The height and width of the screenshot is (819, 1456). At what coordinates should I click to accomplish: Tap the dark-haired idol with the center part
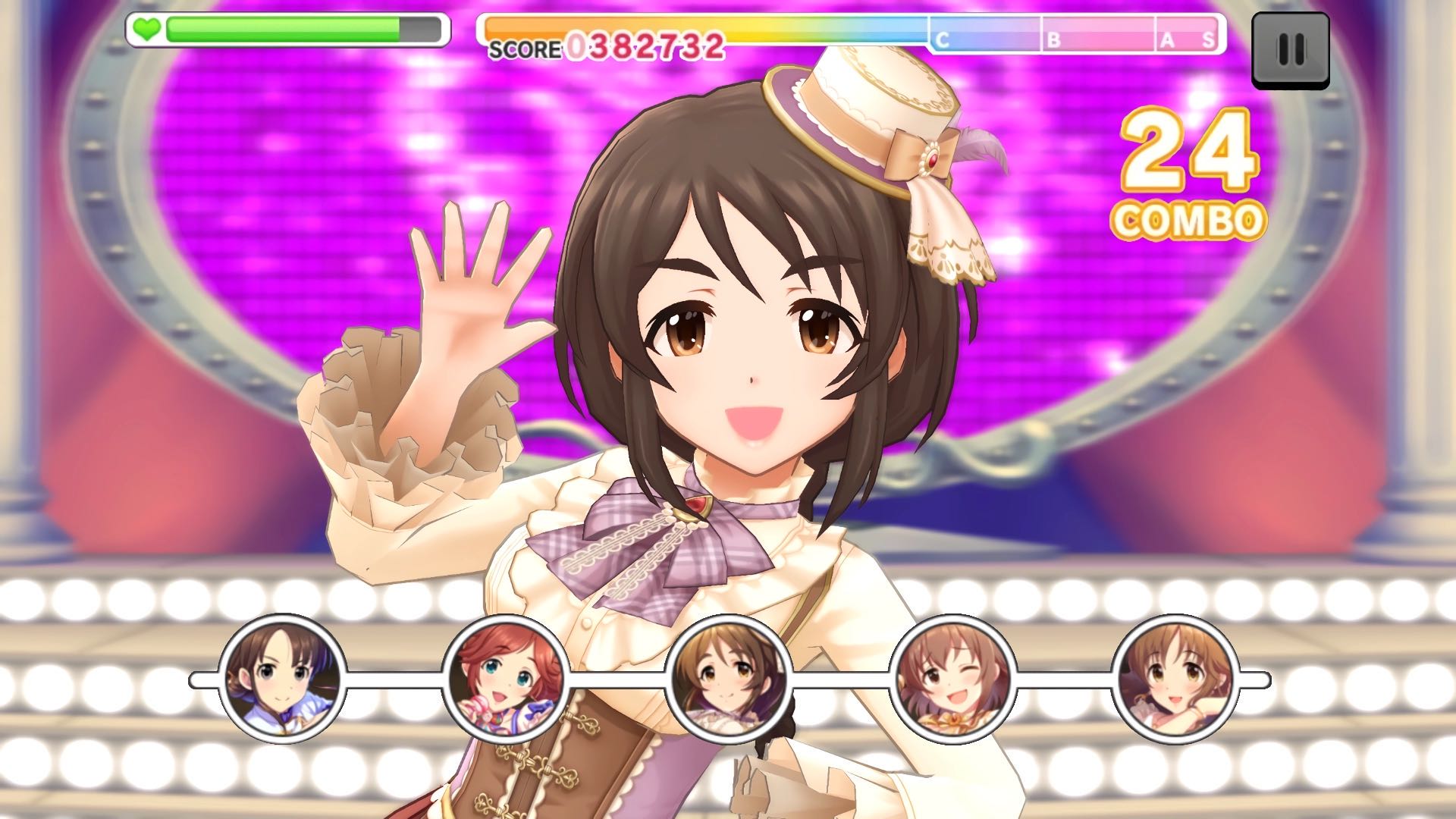pos(282,678)
